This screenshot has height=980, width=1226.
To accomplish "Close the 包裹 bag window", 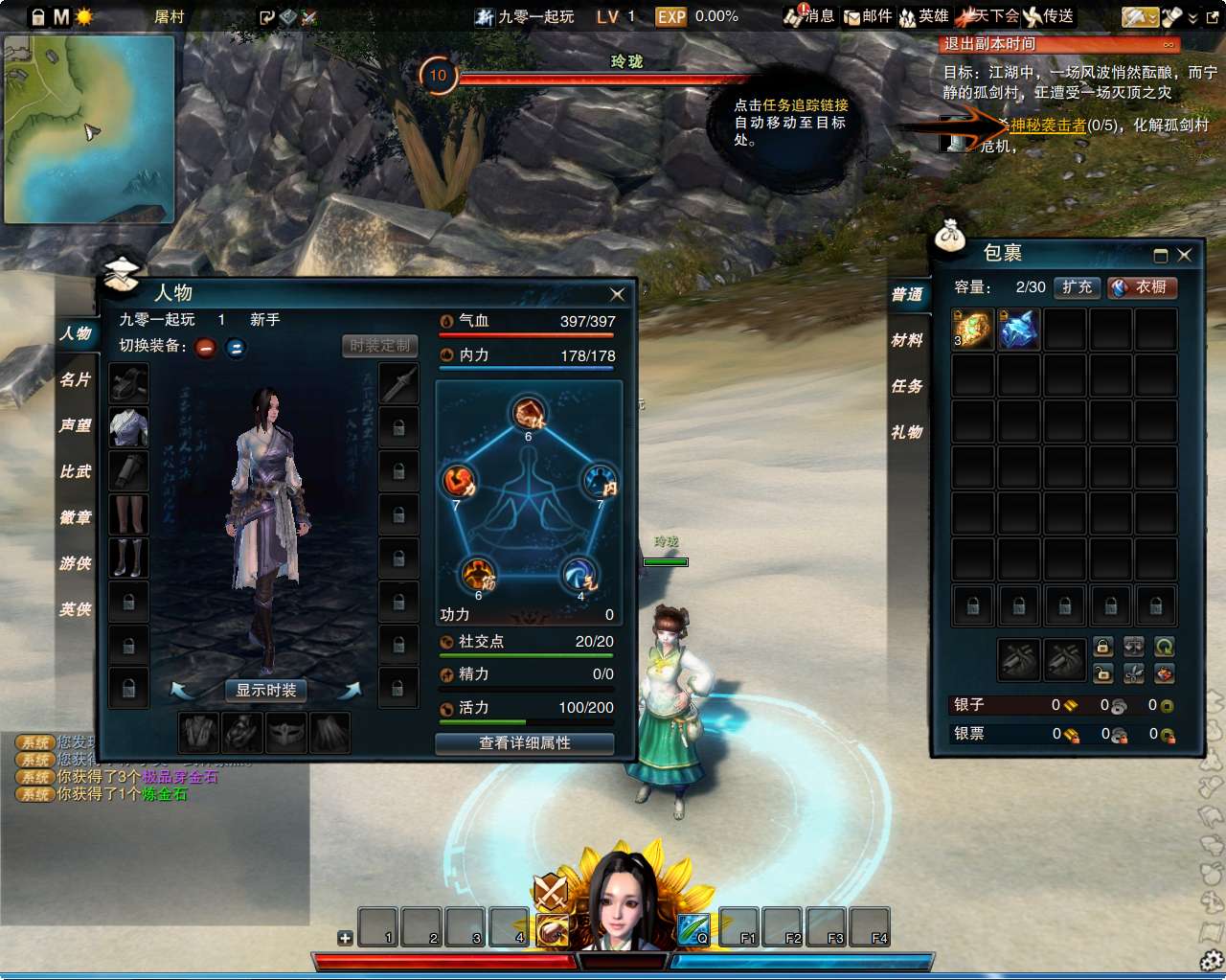I will (1185, 255).
